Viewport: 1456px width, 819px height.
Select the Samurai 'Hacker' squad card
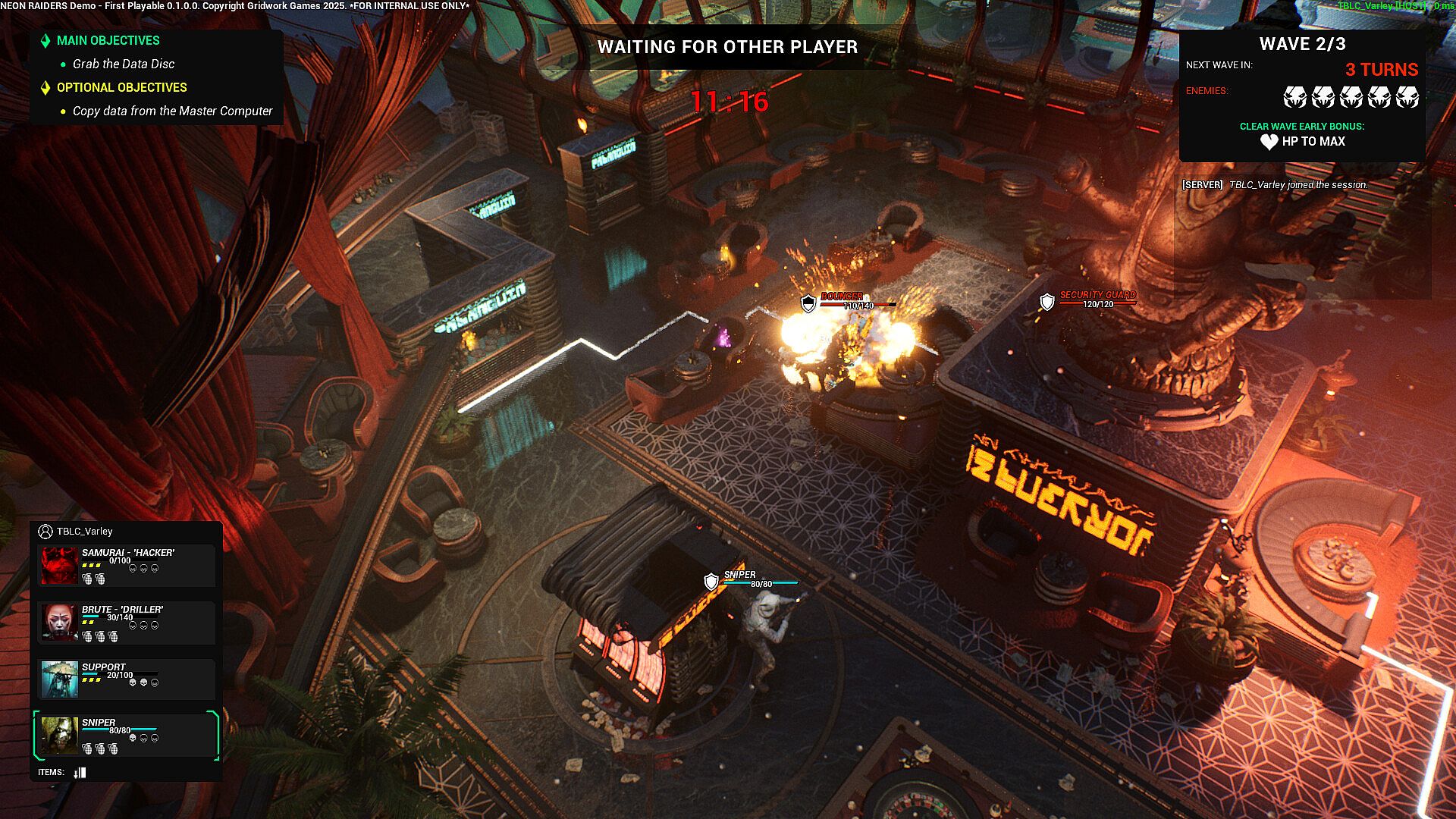tap(127, 566)
